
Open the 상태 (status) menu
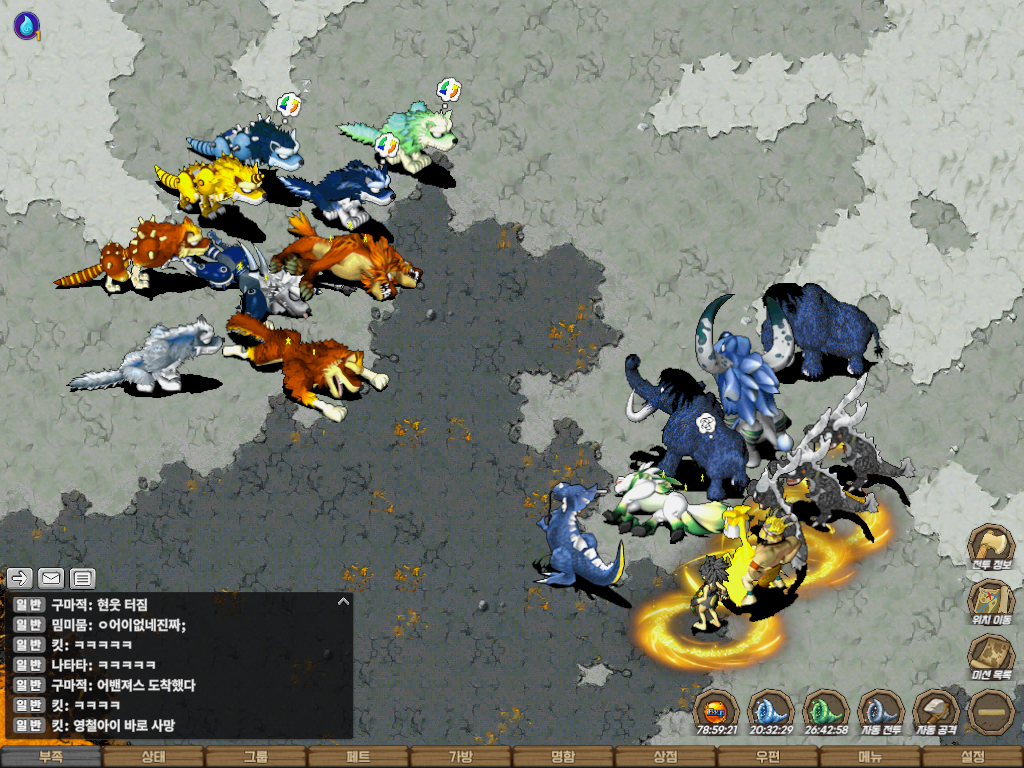click(x=153, y=757)
